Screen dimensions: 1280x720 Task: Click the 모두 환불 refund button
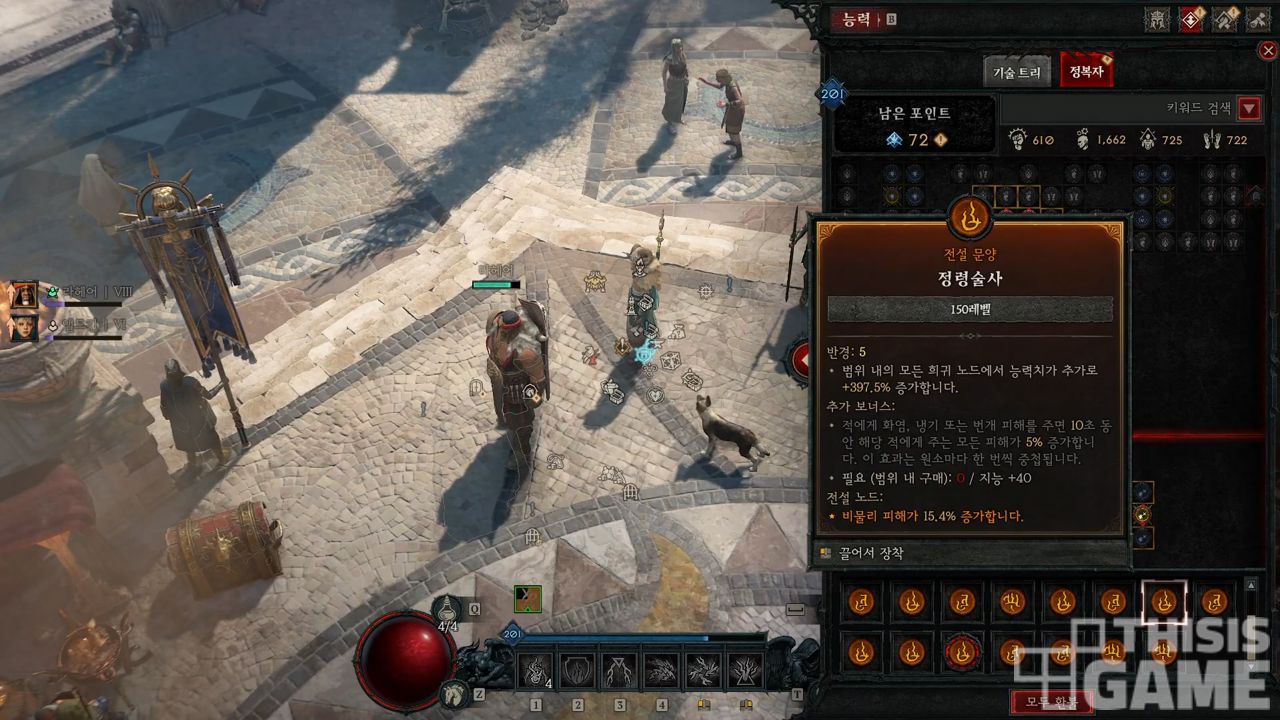(x=1051, y=701)
